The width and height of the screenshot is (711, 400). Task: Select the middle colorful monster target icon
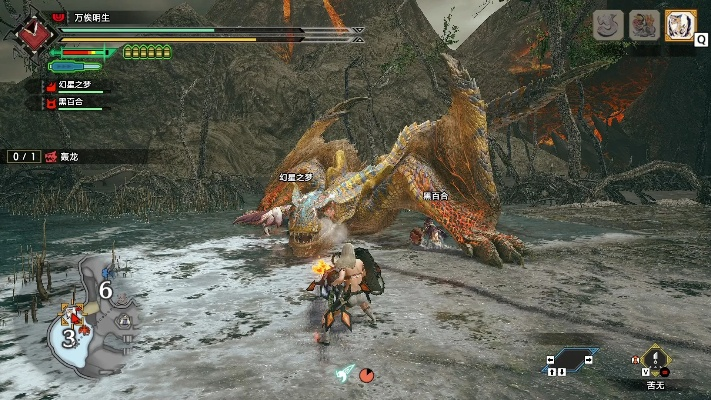[644, 25]
